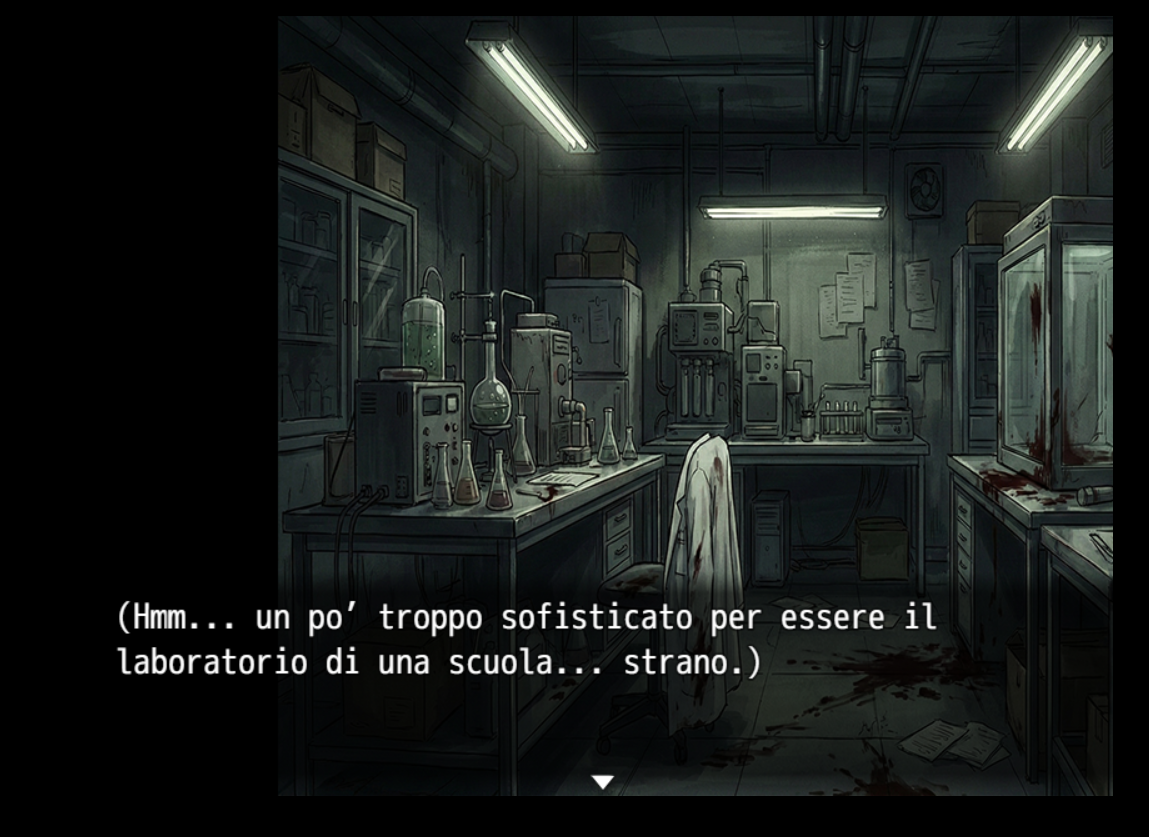Advance dialogue with the white arrow indicator
The height and width of the screenshot is (837, 1149).
(x=602, y=782)
